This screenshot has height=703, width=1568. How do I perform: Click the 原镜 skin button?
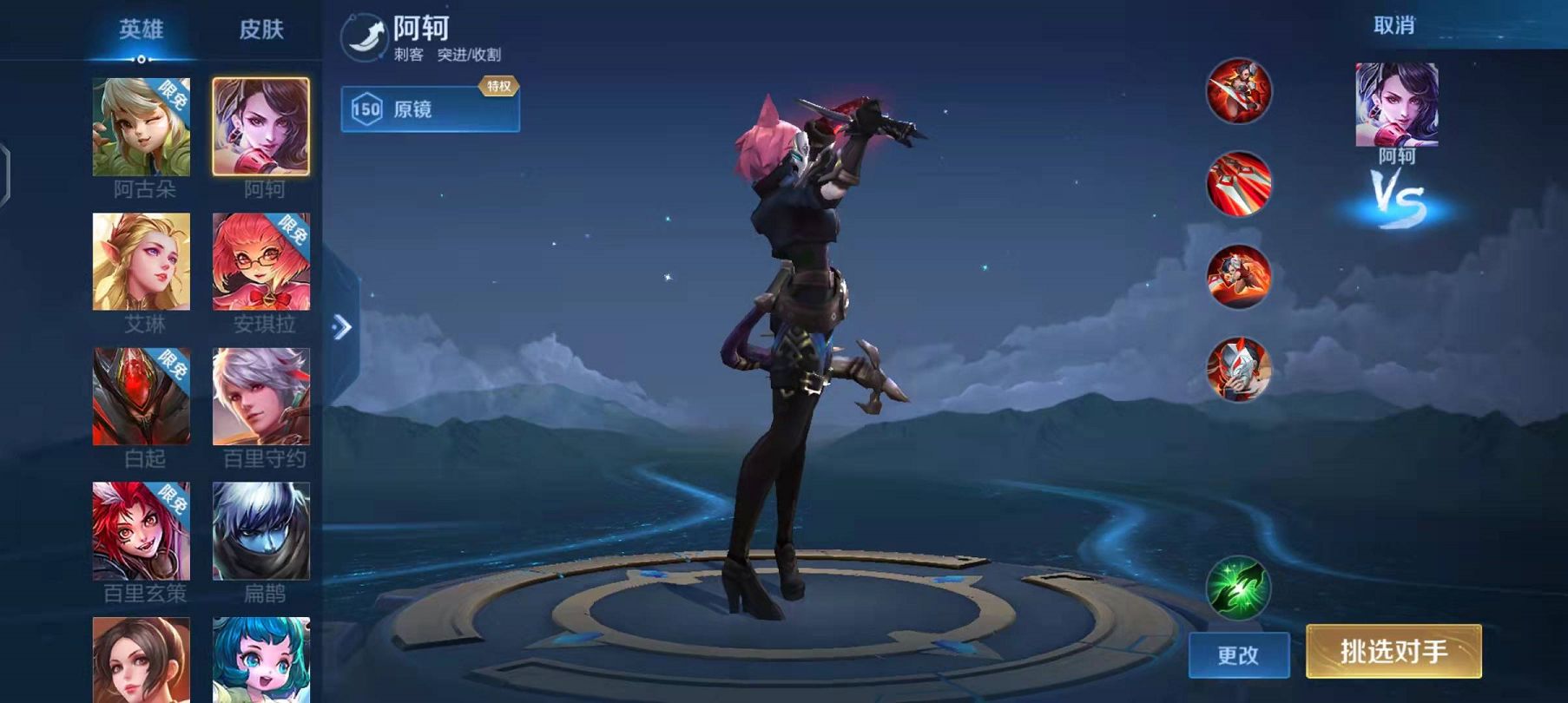click(x=430, y=109)
